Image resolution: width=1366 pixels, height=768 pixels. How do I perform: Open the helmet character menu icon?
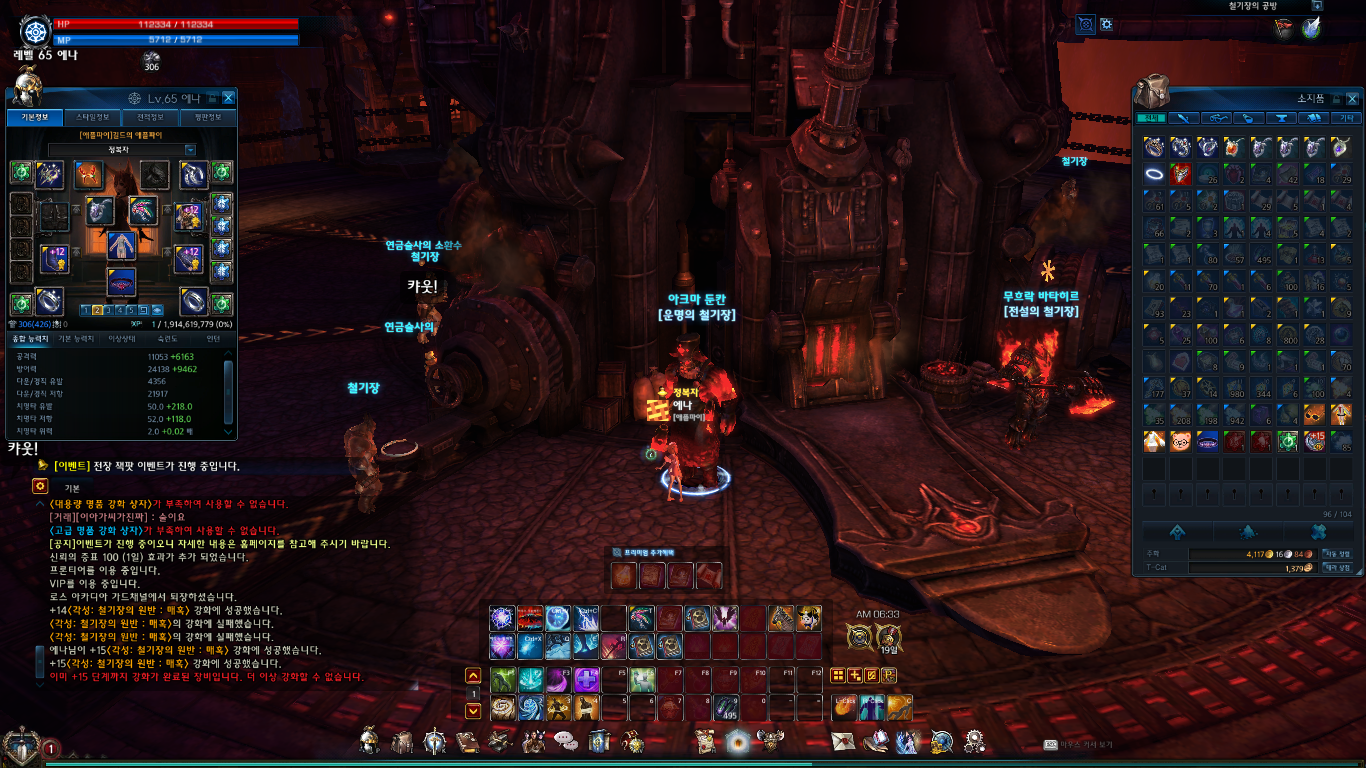(370, 742)
